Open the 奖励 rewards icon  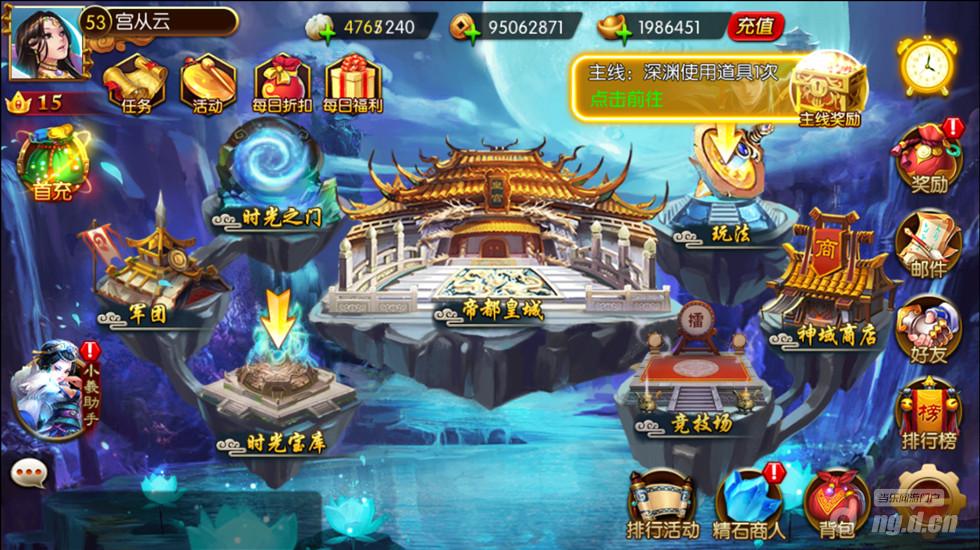pos(928,160)
